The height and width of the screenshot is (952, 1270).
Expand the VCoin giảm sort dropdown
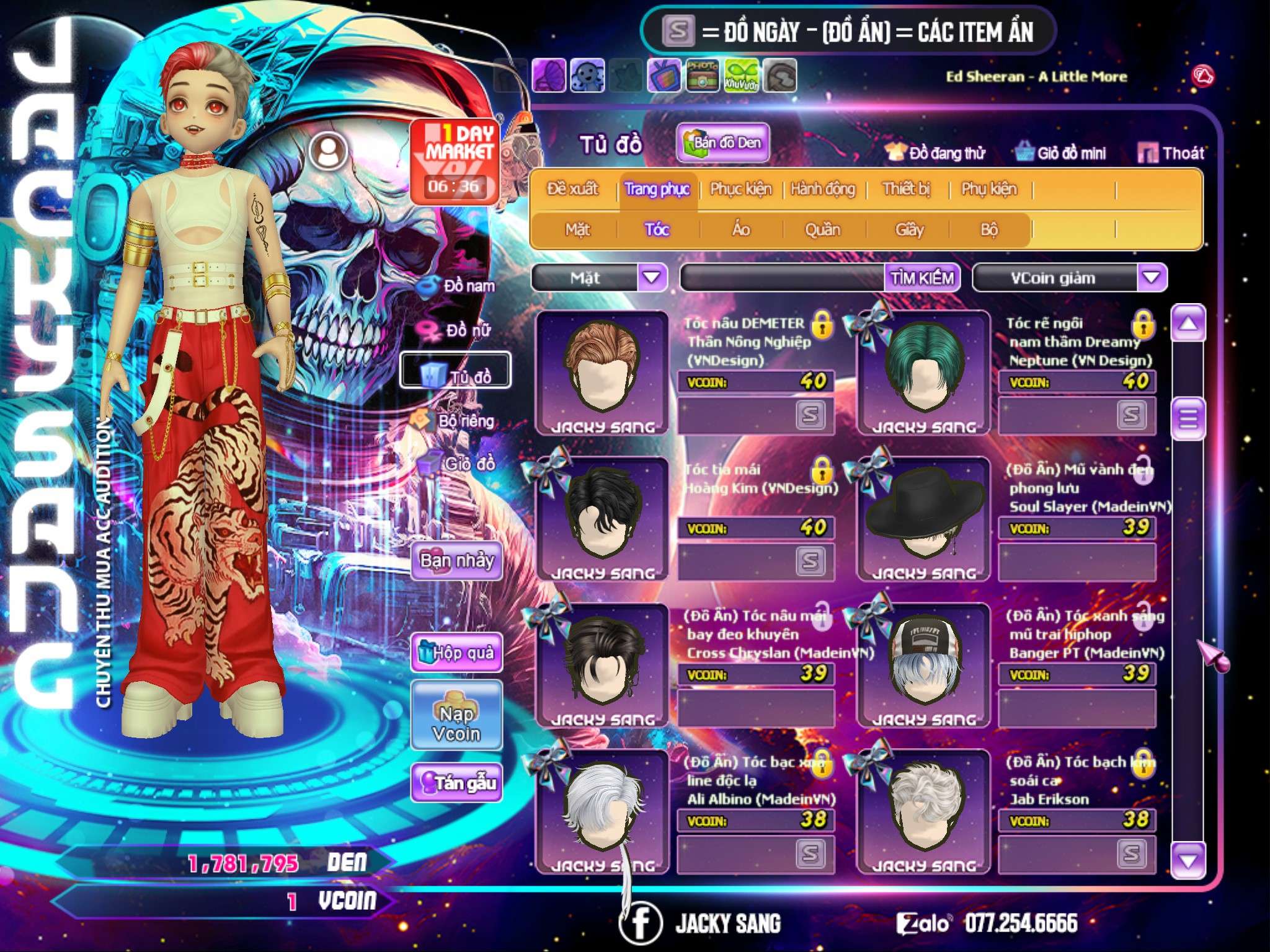pos(1151,277)
